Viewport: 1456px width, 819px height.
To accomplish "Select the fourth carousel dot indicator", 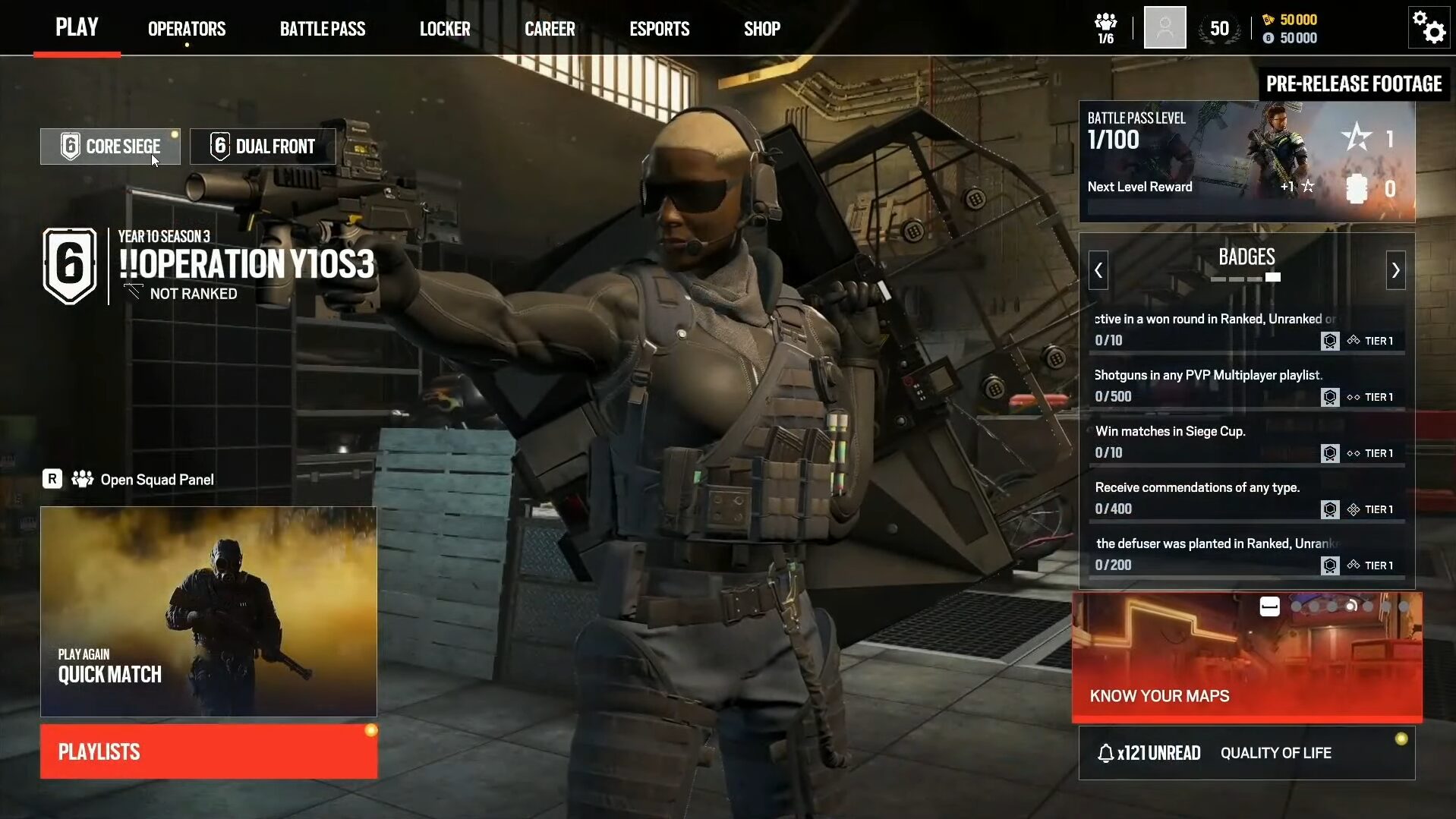I will 1351,606.
